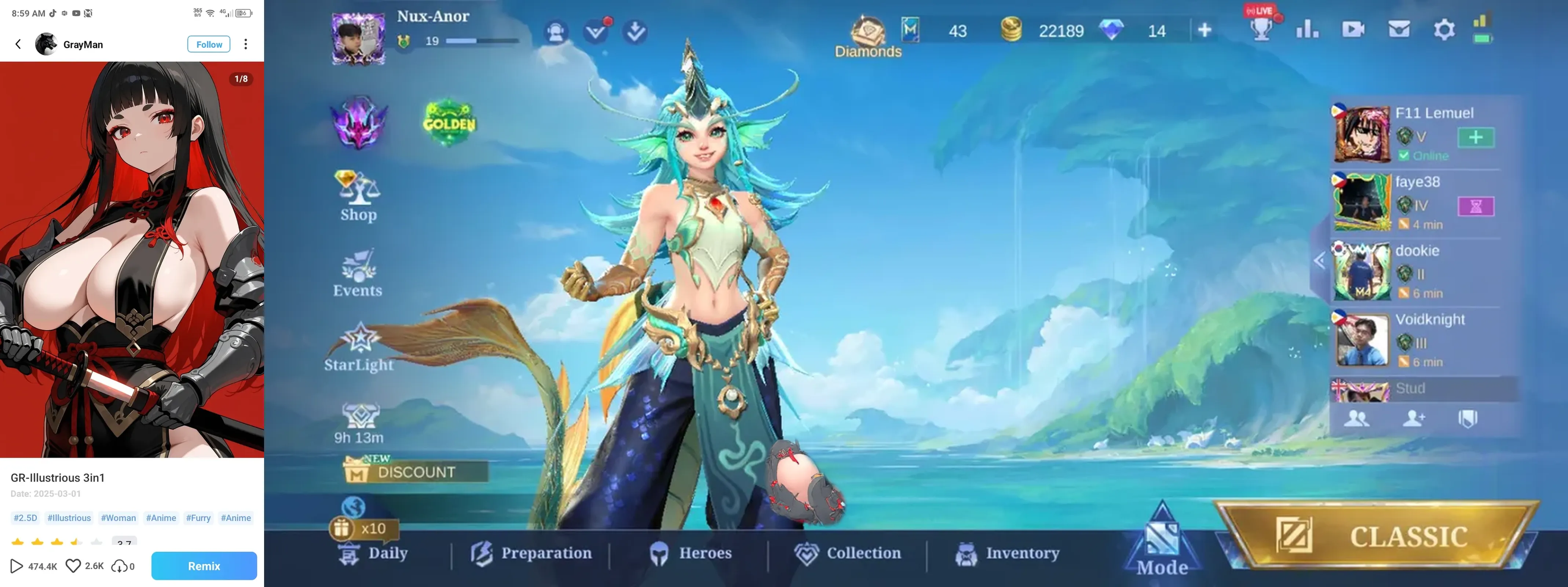This screenshot has width=1568, height=587.
Task: Follow GrayMan
Action: pyautogui.click(x=209, y=44)
